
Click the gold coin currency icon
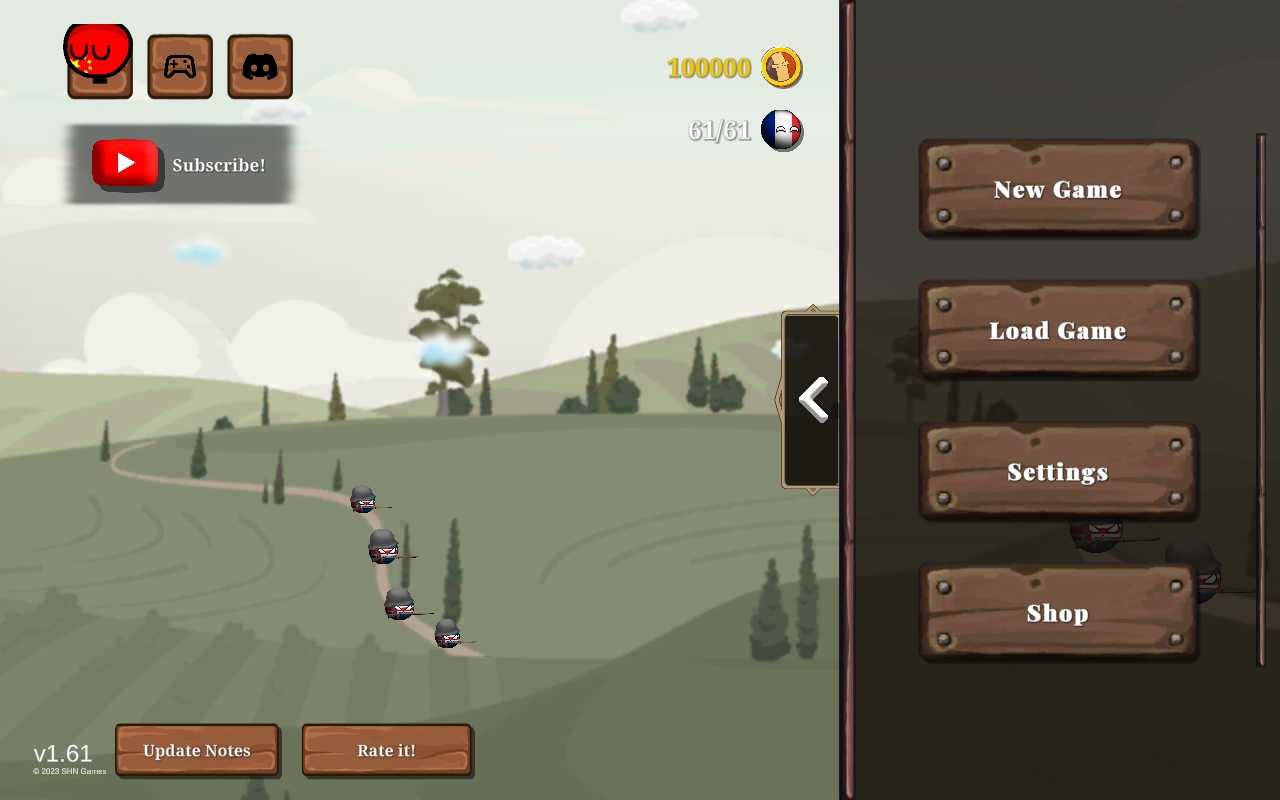(781, 68)
